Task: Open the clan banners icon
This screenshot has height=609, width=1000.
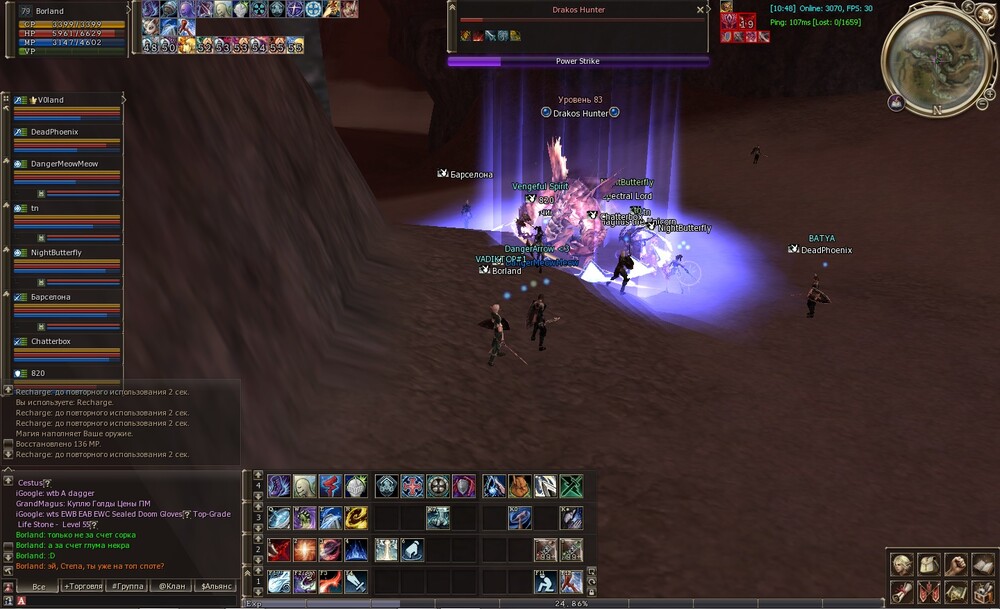Action: [929, 591]
